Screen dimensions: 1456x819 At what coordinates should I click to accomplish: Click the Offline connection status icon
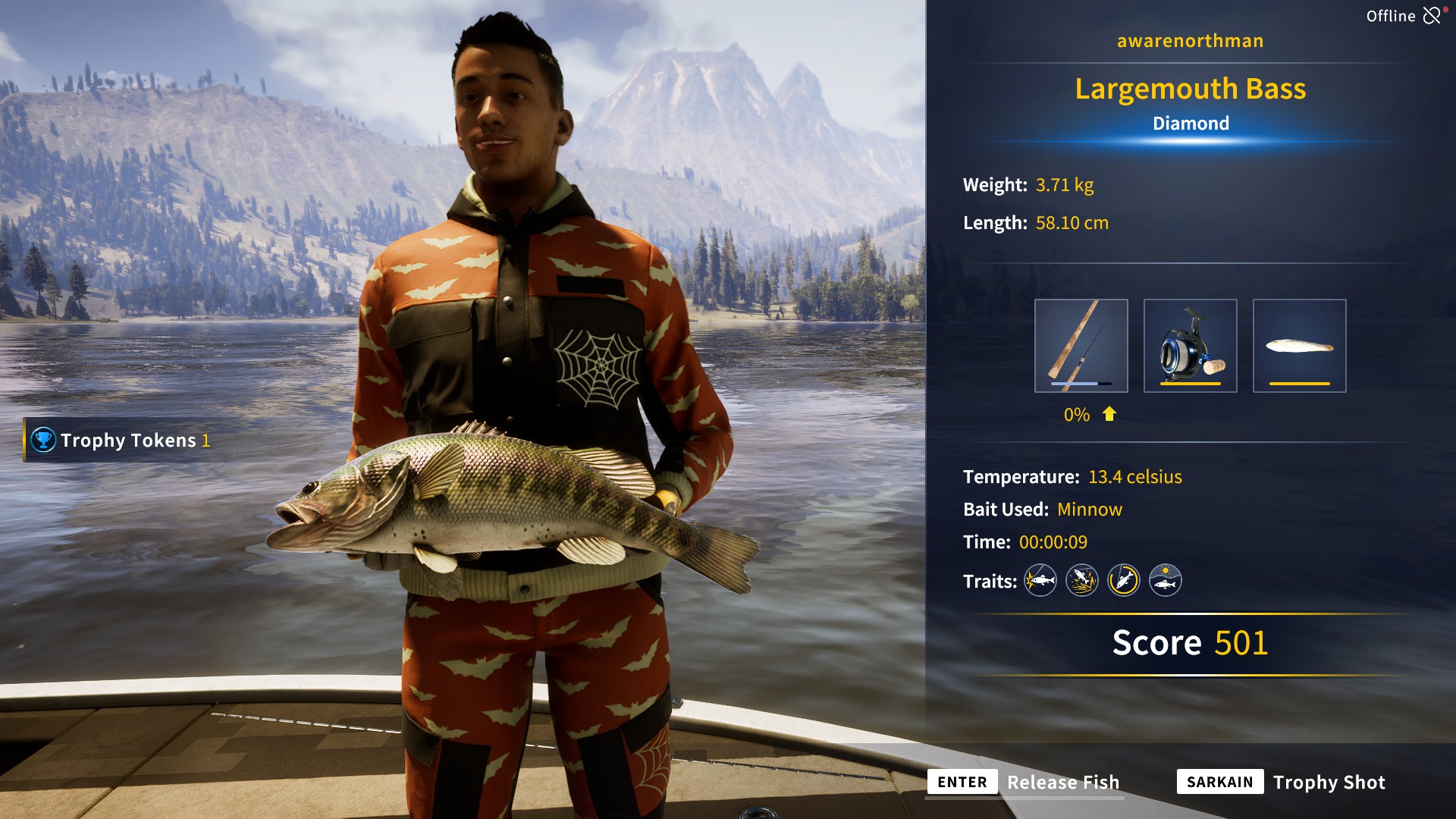1432,16
